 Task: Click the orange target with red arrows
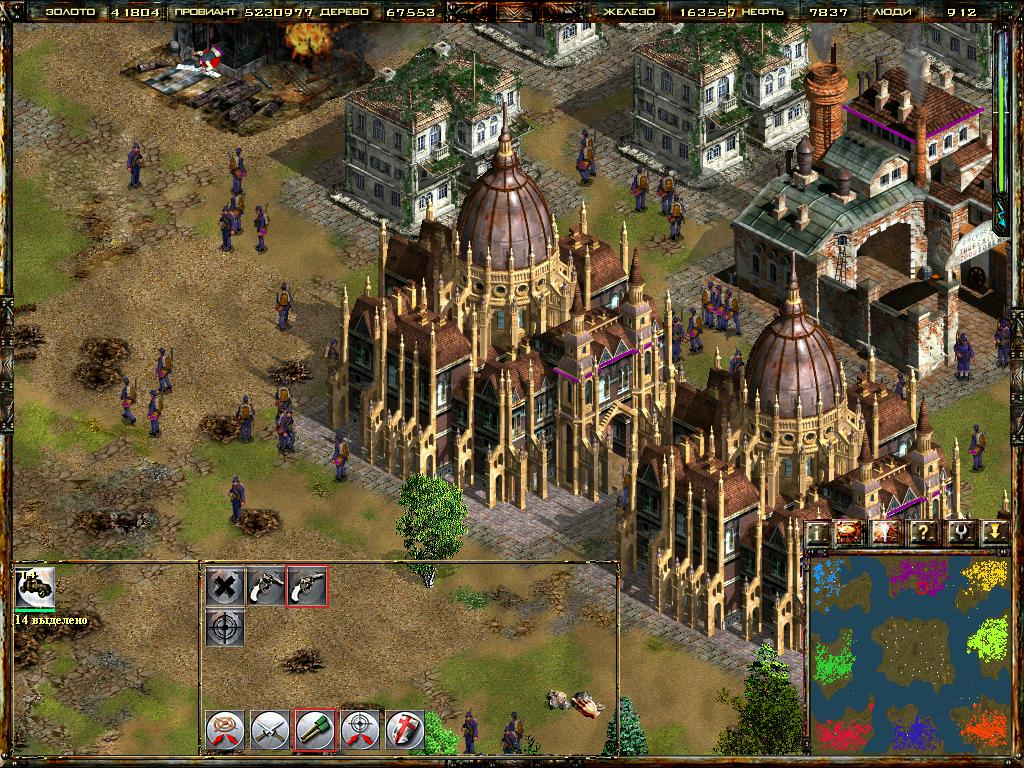coord(226,730)
